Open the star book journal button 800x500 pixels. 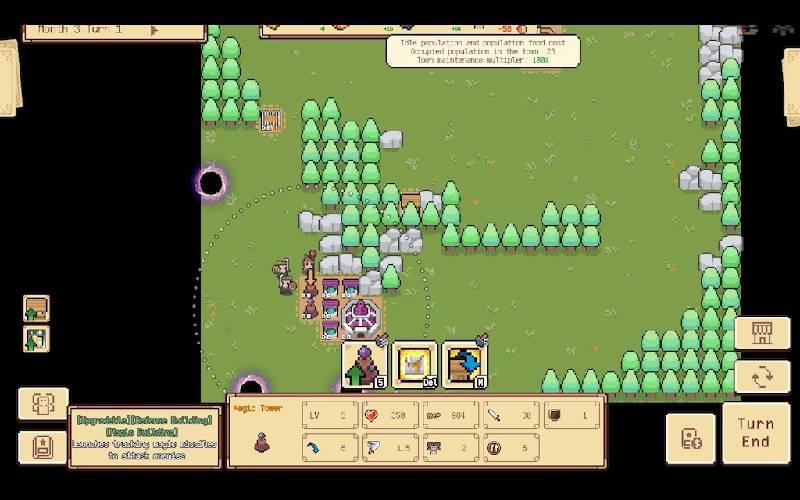43,446
